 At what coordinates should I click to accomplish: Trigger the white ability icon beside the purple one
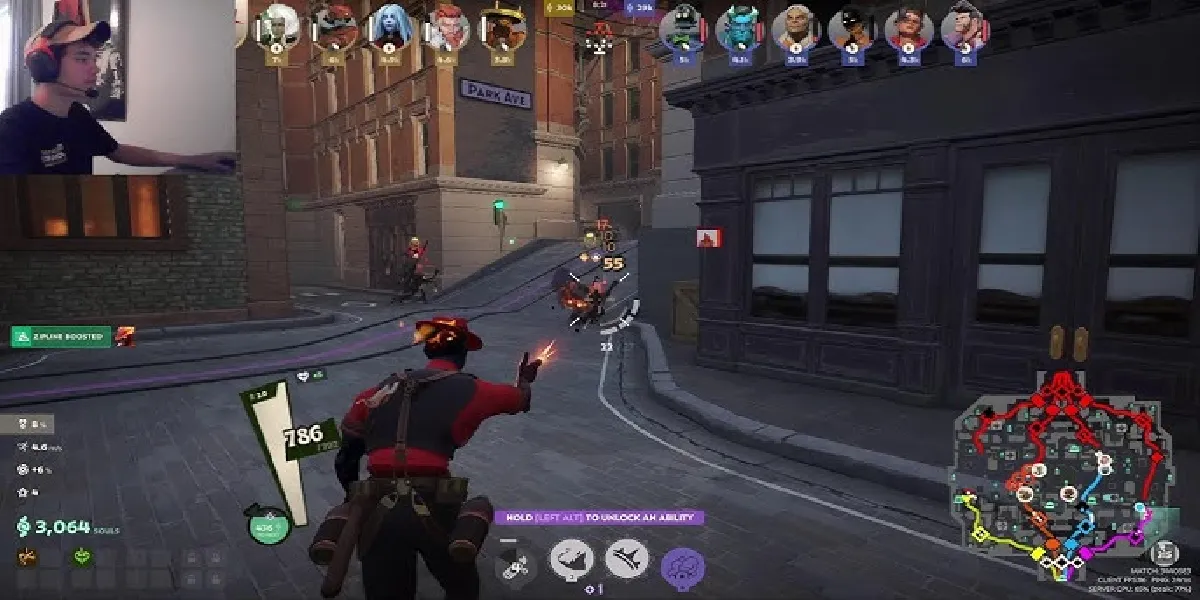pyautogui.click(x=627, y=559)
